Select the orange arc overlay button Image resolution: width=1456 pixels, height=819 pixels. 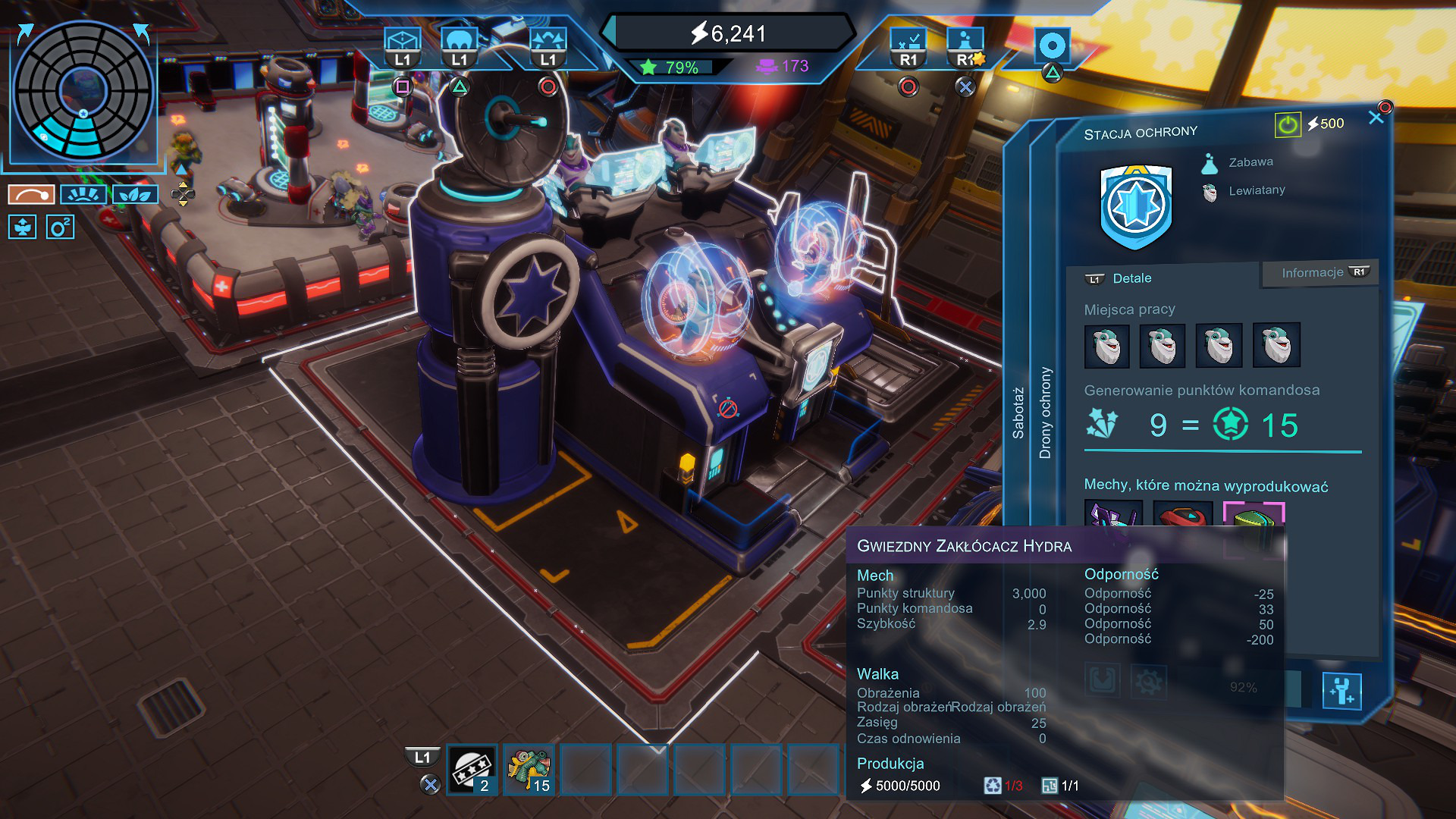click(x=31, y=195)
